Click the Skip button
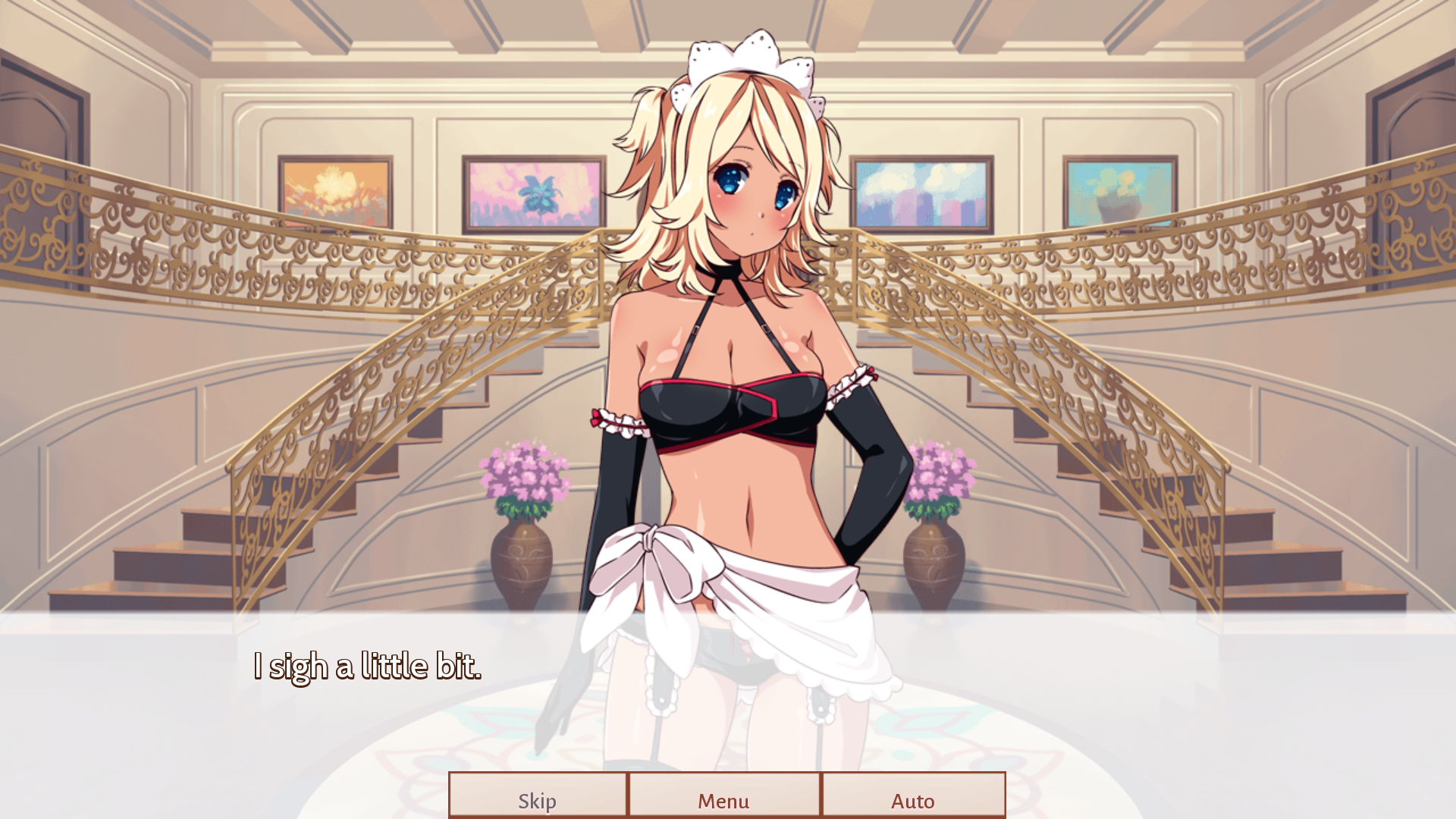This screenshot has height=819, width=1456. 538,796
